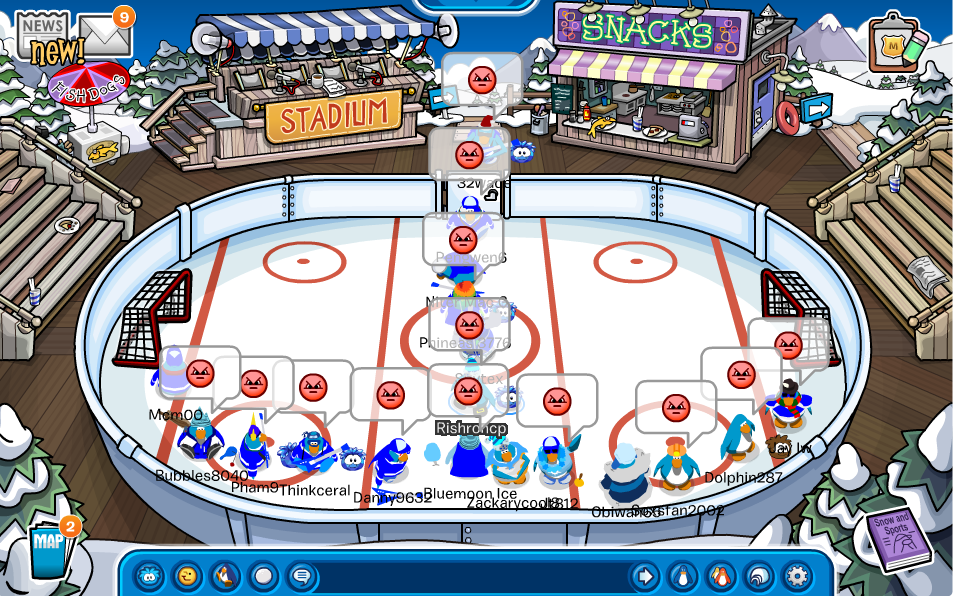This screenshot has width=953, height=596.
Task: Open the News newspaper
Action: (x=42, y=36)
